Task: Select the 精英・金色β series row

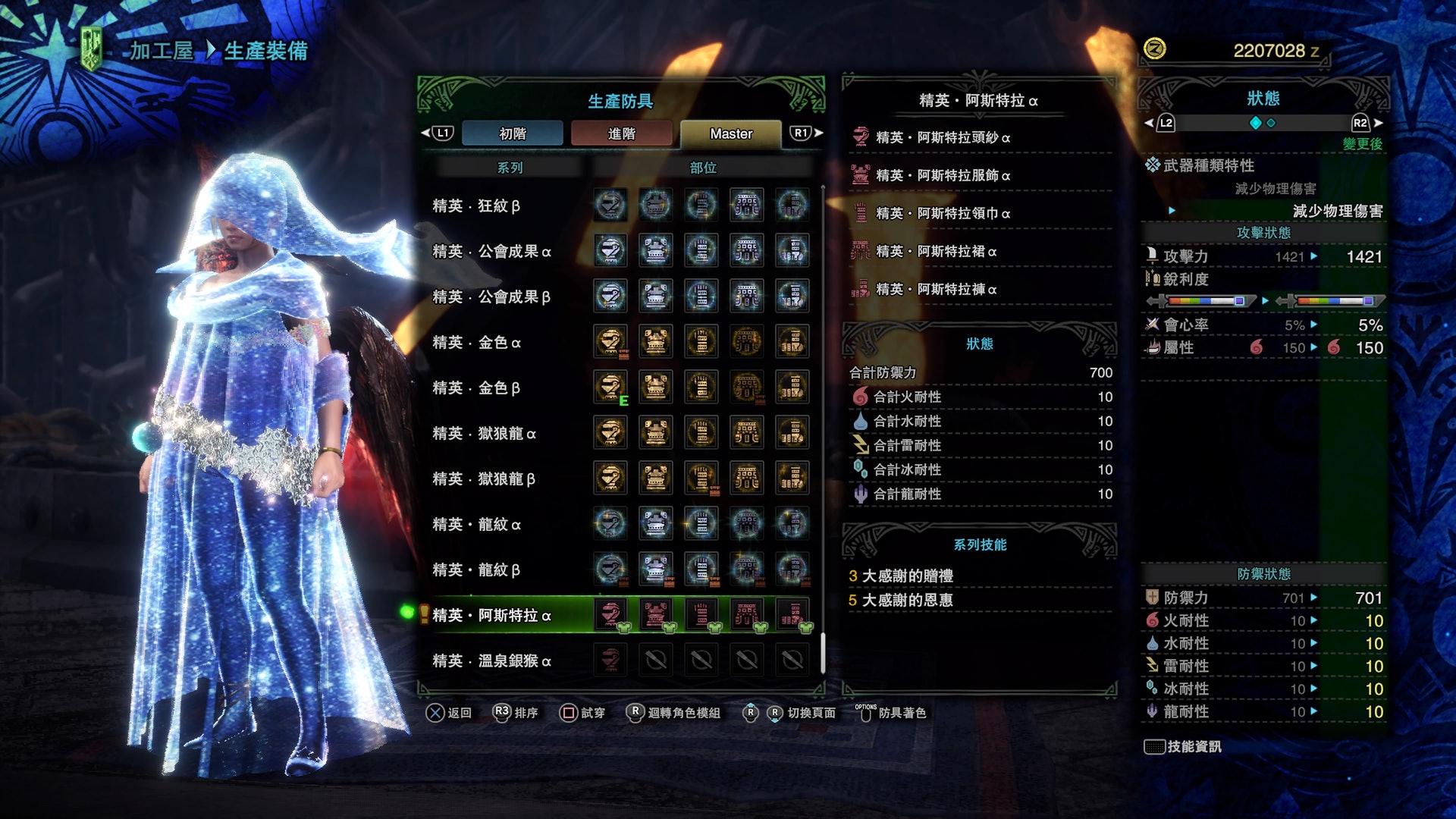Action: (476, 388)
